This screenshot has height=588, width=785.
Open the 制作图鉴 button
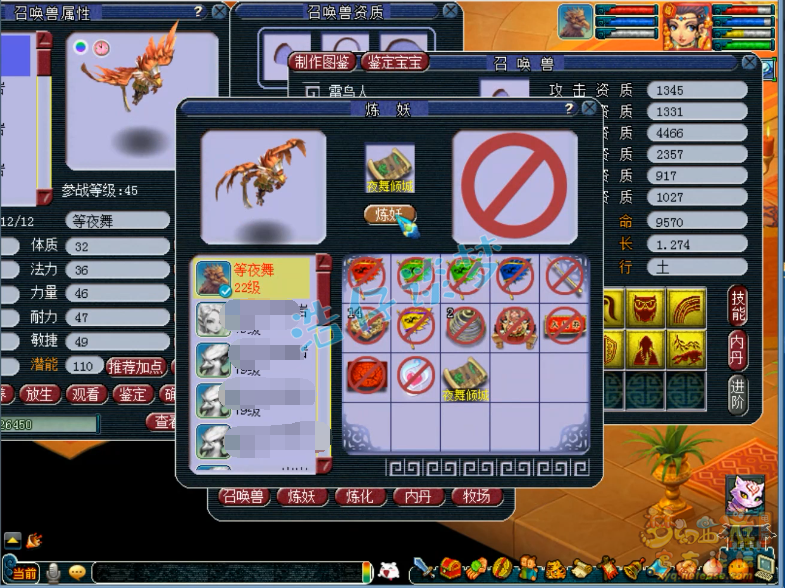tap(323, 62)
